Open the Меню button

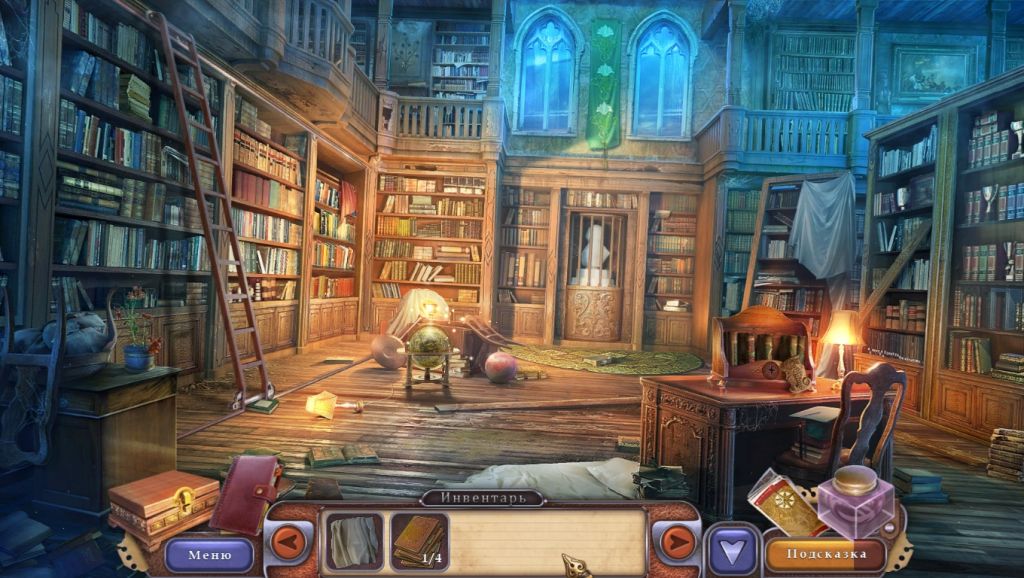(x=209, y=554)
